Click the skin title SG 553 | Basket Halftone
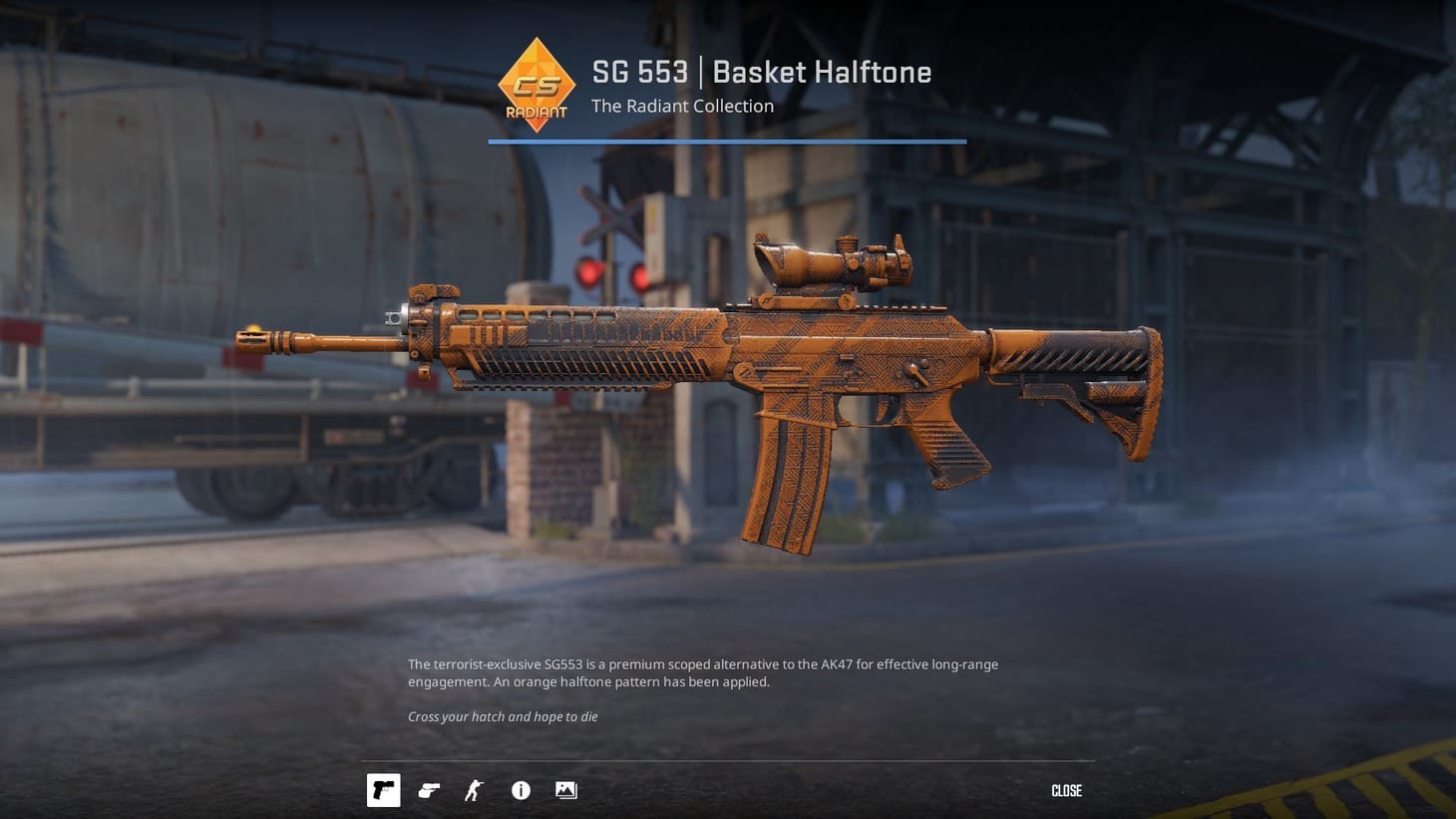This screenshot has width=1456, height=819. (761, 71)
